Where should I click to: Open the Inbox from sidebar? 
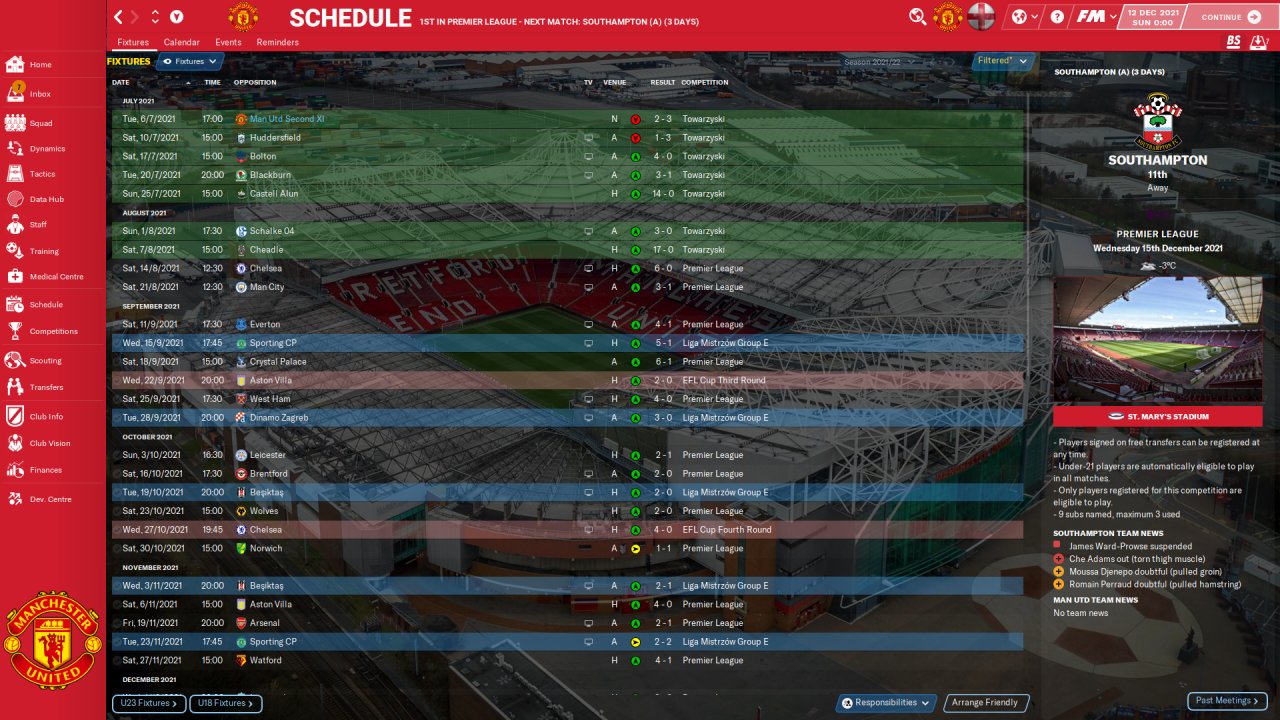click(x=40, y=94)
